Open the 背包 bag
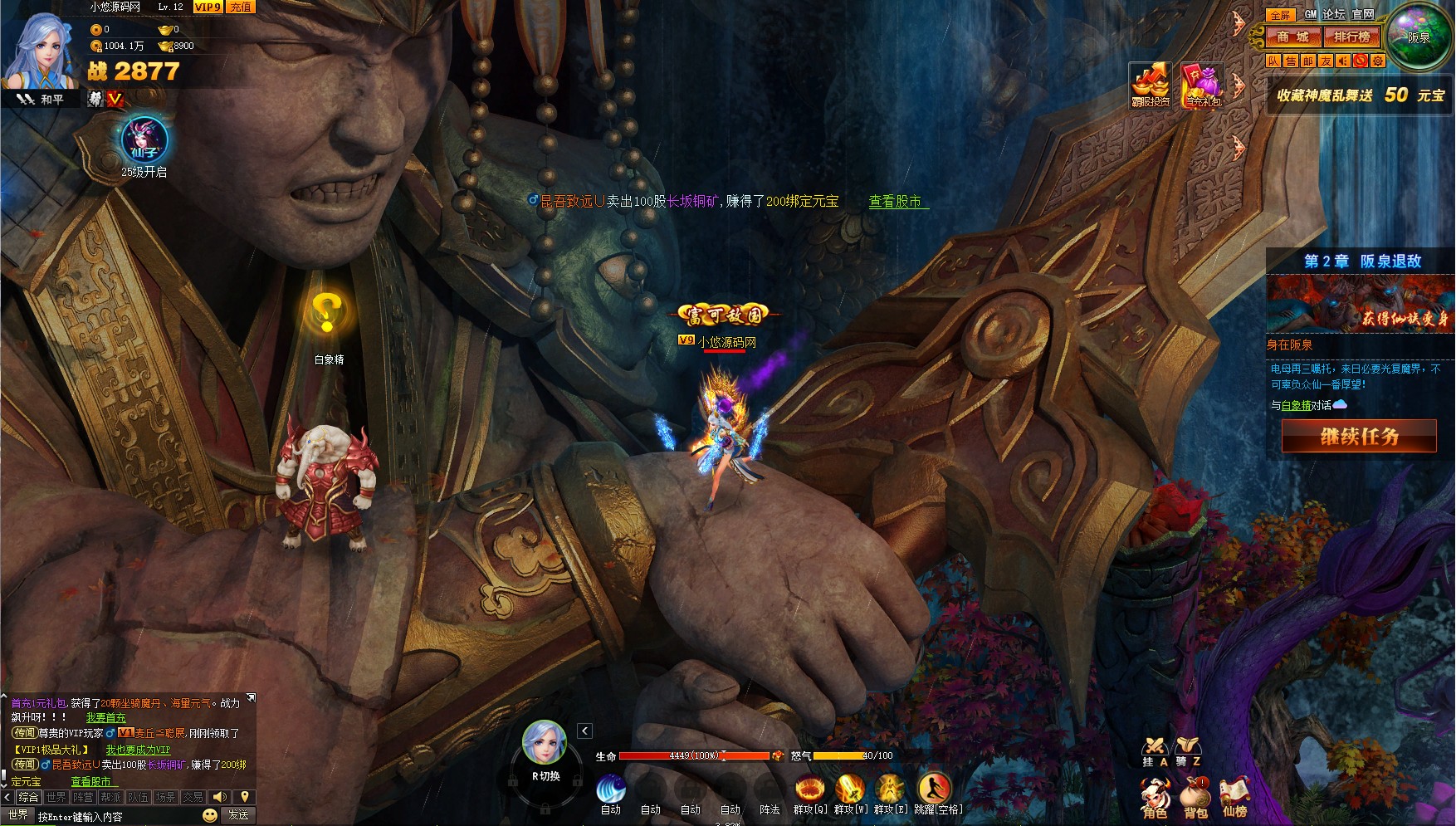This screenshot has height=826, width=1456. [1195, 799]
